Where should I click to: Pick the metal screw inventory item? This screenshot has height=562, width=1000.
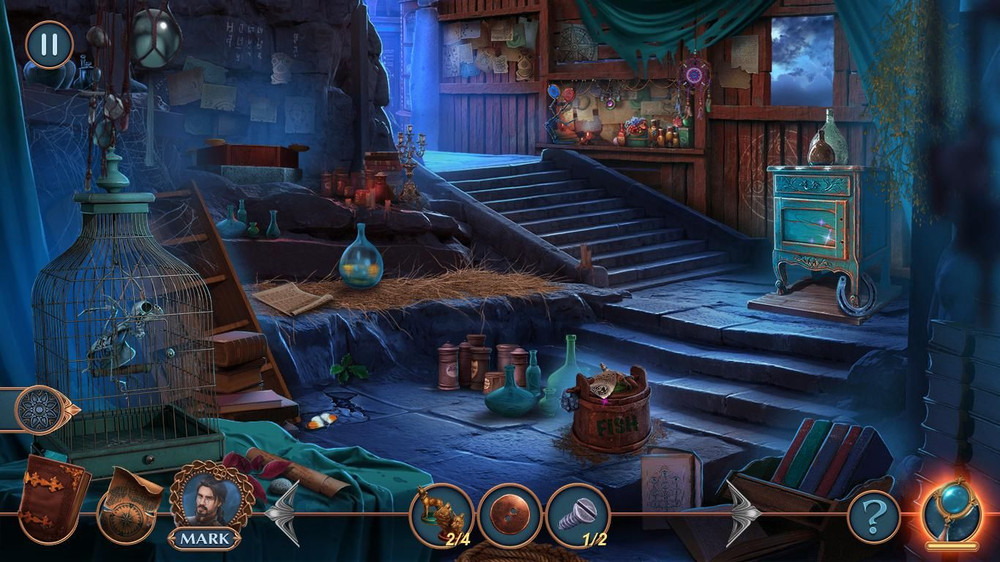(577, 514)
